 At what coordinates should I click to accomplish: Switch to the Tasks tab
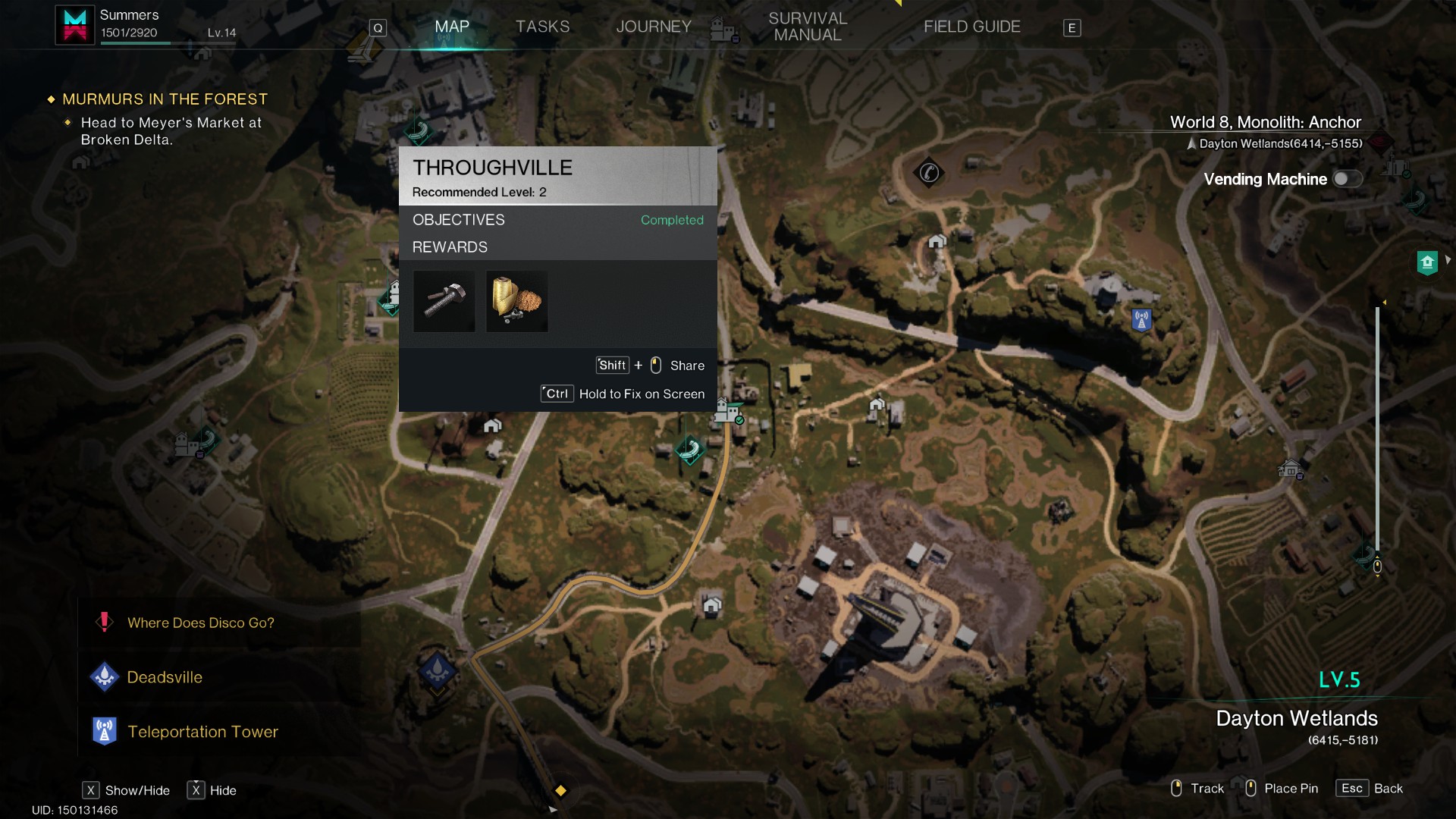(x=542, y=27)
